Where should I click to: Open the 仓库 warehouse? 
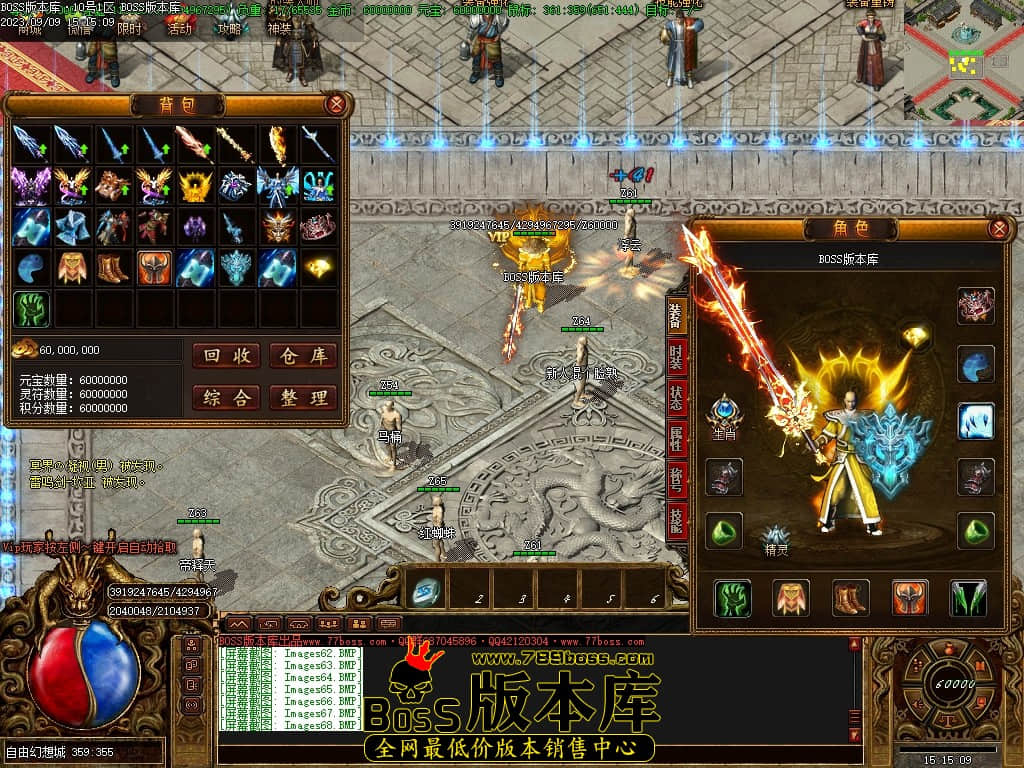pyautogui.click(x=303, y=356)
